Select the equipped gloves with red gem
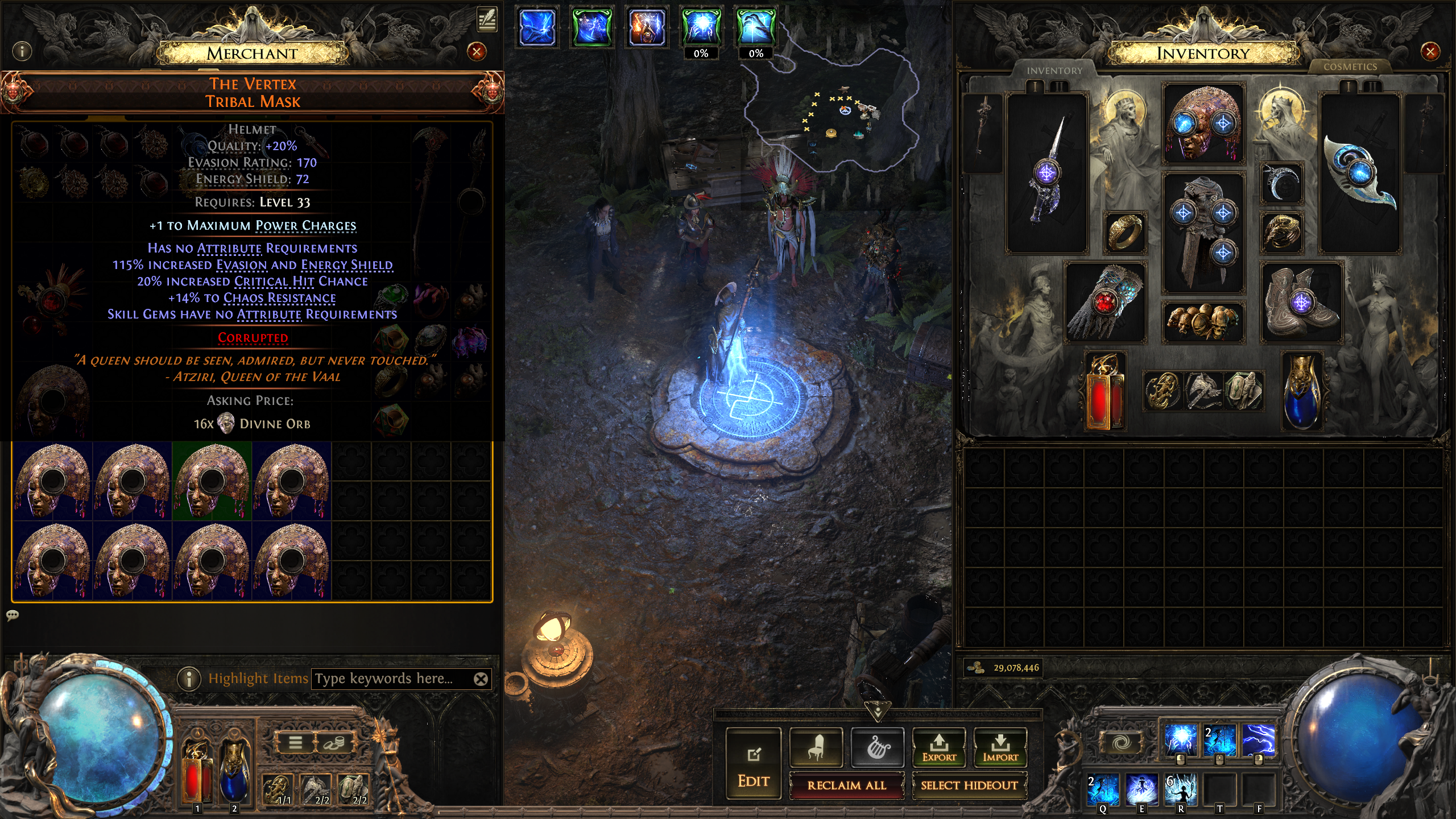The width and height of the screenshot is (1456, 819). coord(1105,303)
